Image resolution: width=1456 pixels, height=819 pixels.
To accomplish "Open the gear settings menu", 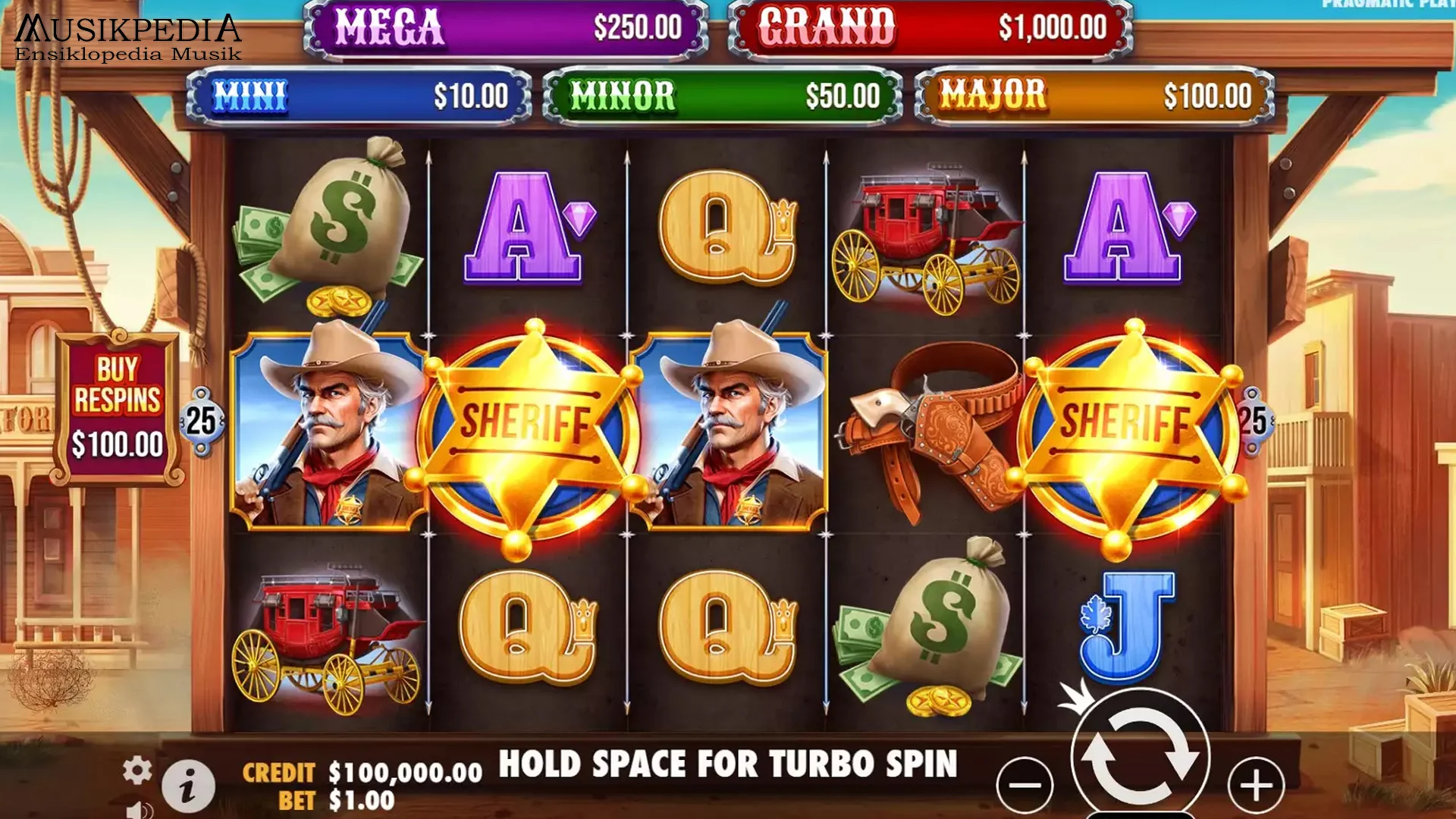I will click(137, 770).
